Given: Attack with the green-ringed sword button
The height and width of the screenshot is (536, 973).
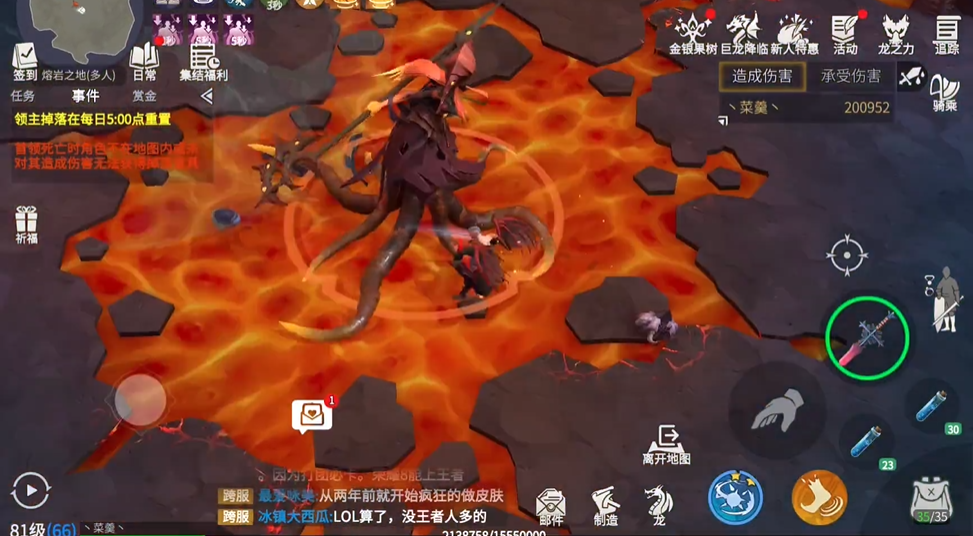Looking at the screenshot, I should pos(866,337).
